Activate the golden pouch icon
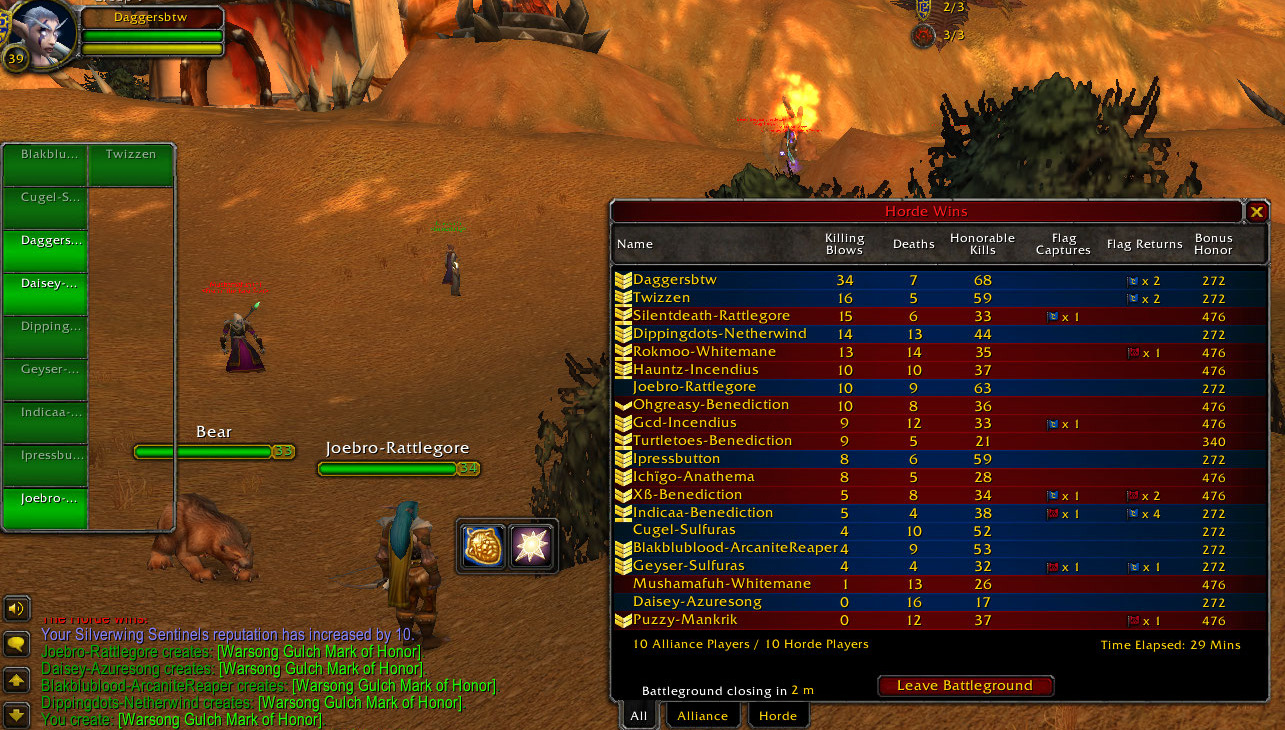Image resolution: width=1285 pixels, height=730 pixels. tap(482, 545)
